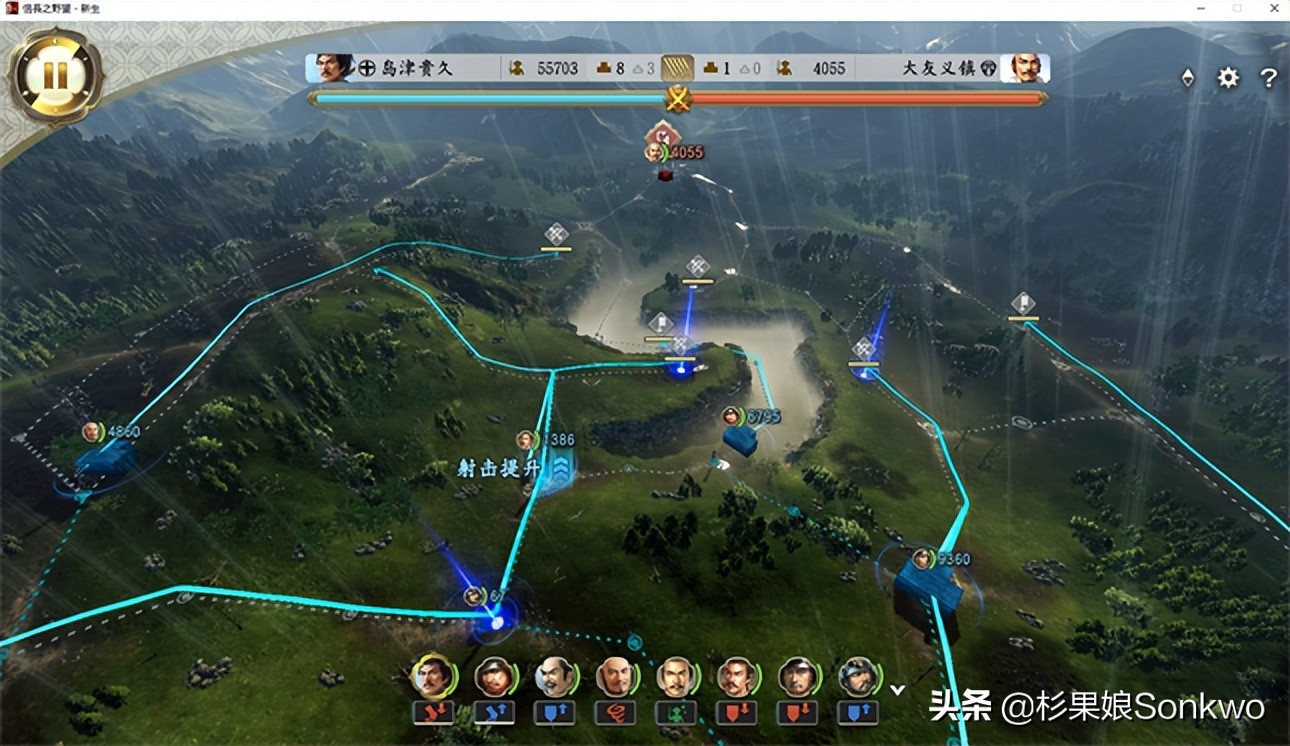Expand the gold-framed commander's portrait

tap(434, 676)
